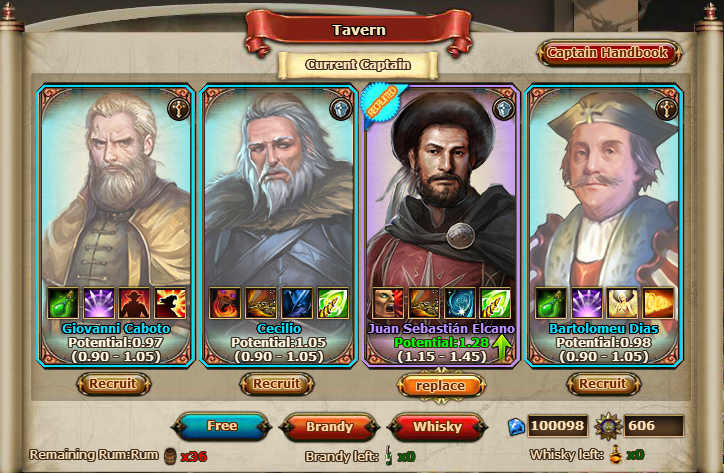Image resolution: width=724 pixels, height=473 pixels.
Task: Refresh captains using Whisky
Action: coord(438,427)
